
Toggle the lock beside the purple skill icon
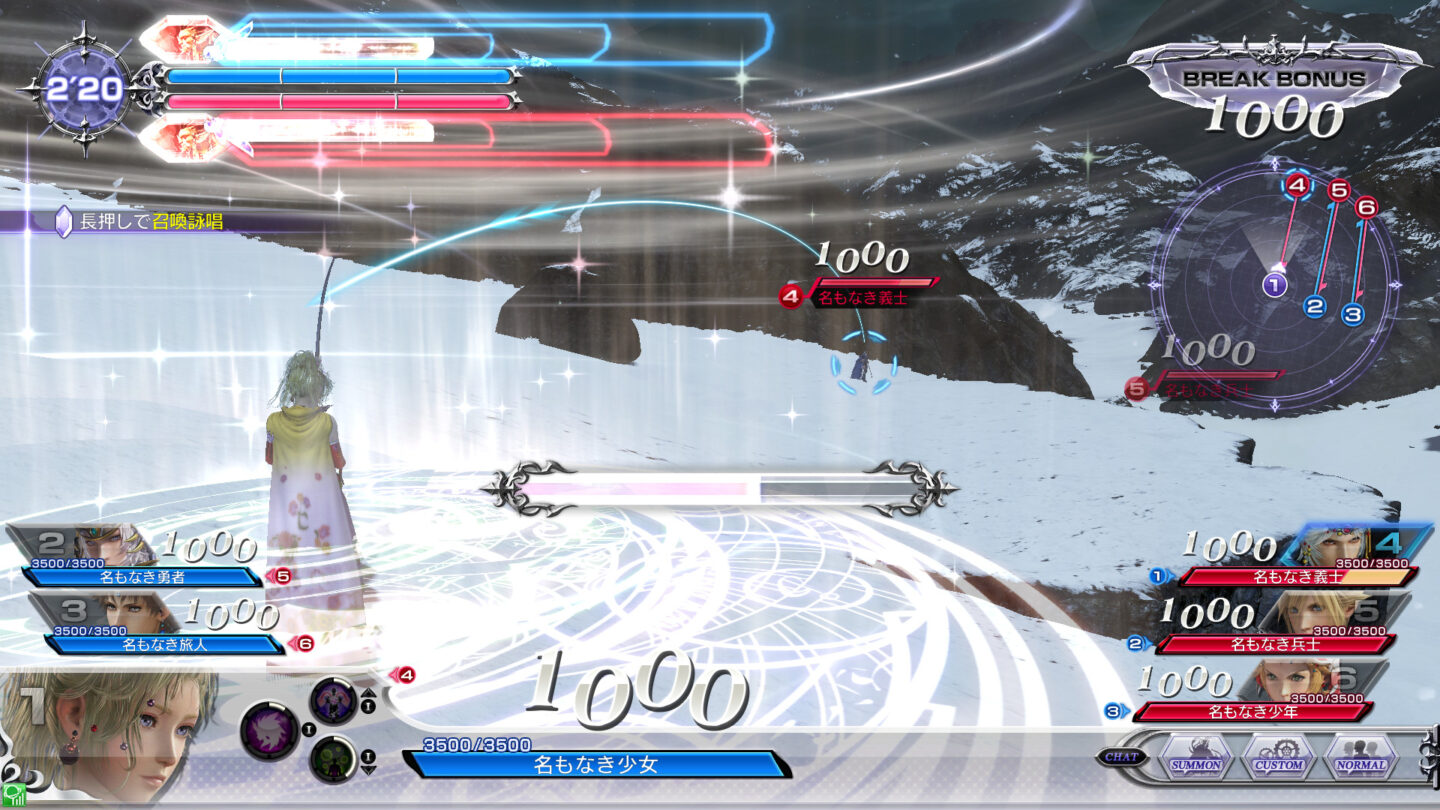click(308, 729)
